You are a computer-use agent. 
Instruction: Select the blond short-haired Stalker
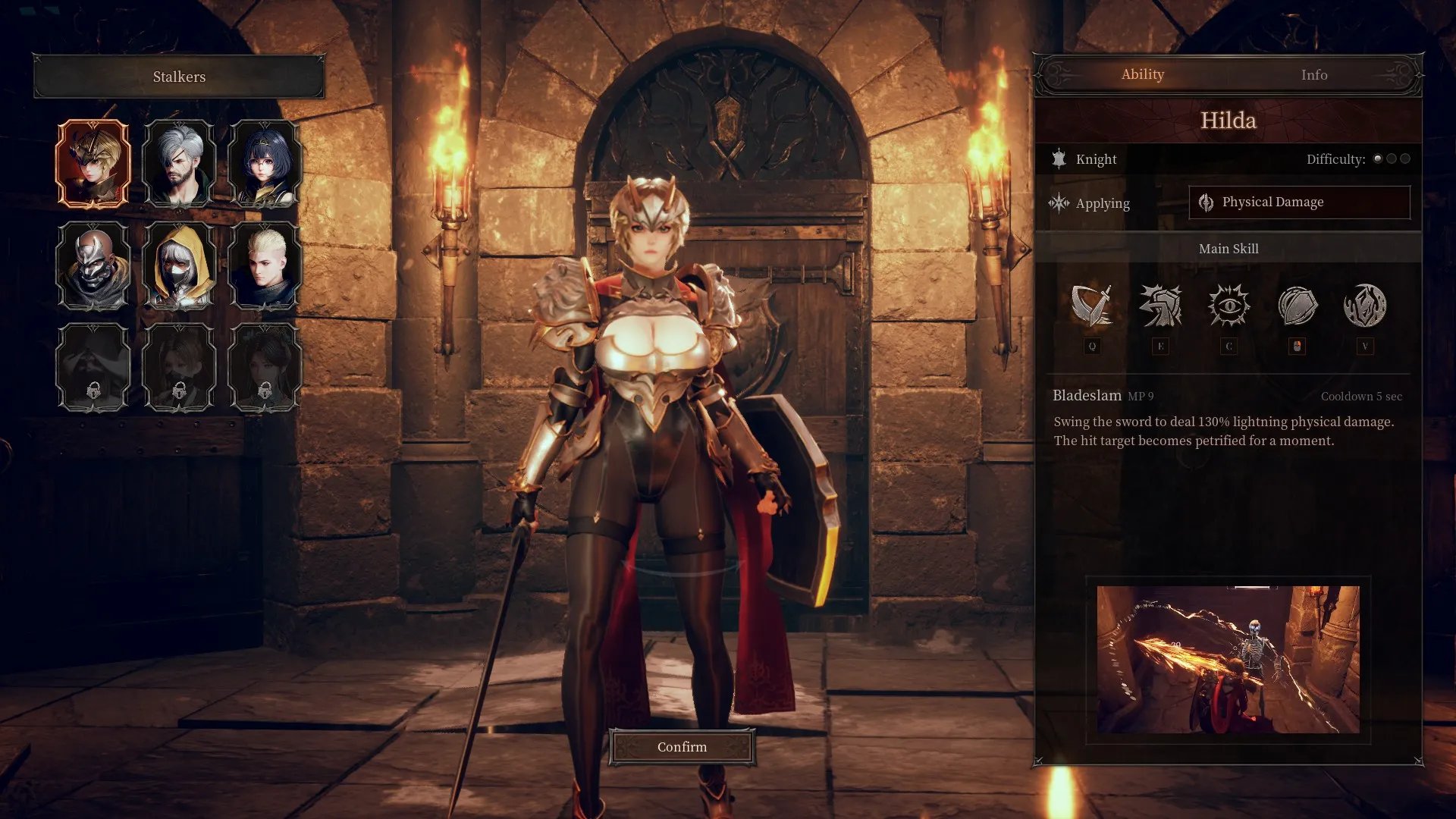click(x=265, y=265)
